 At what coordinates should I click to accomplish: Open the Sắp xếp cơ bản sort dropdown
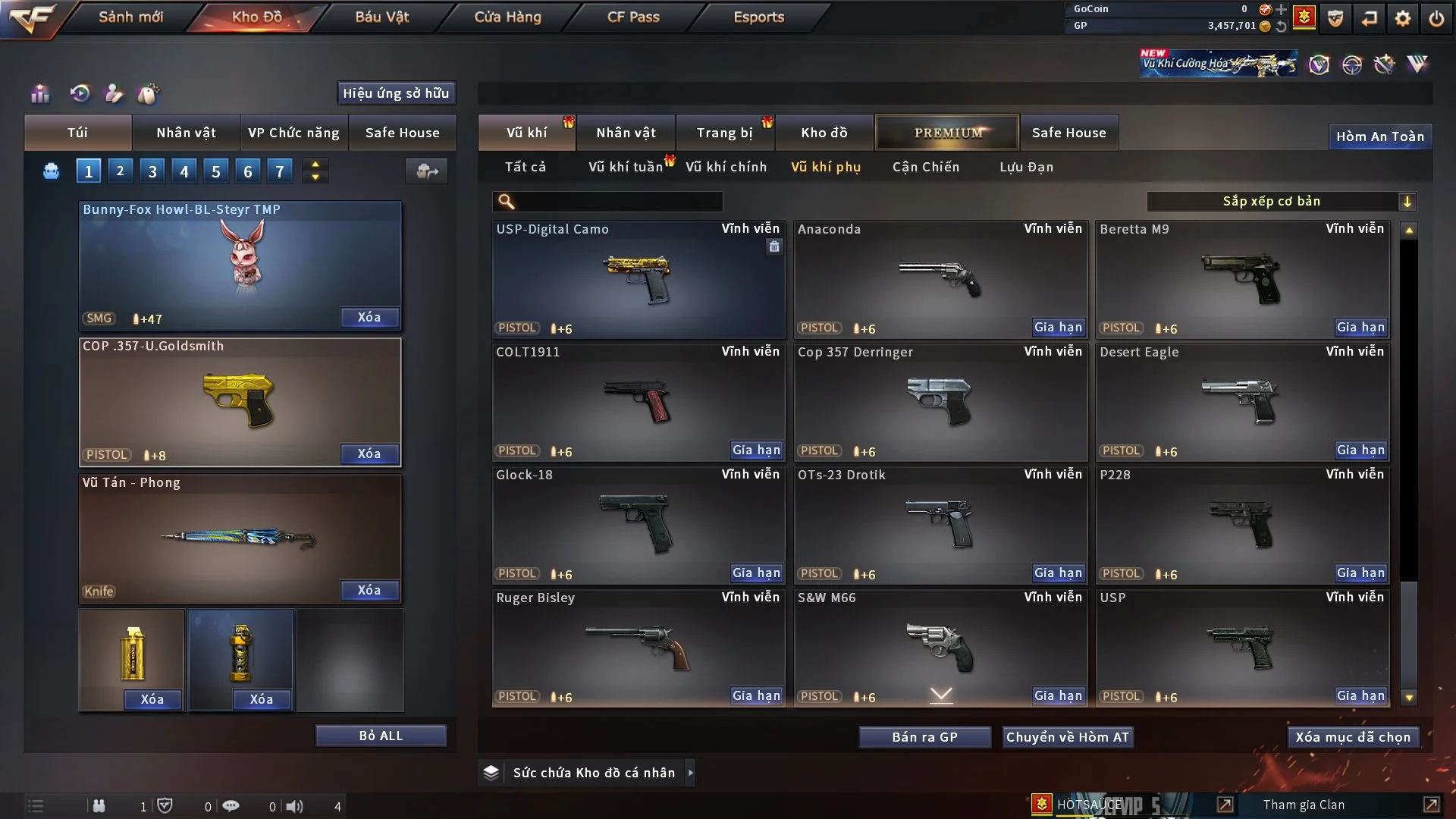1281,202
